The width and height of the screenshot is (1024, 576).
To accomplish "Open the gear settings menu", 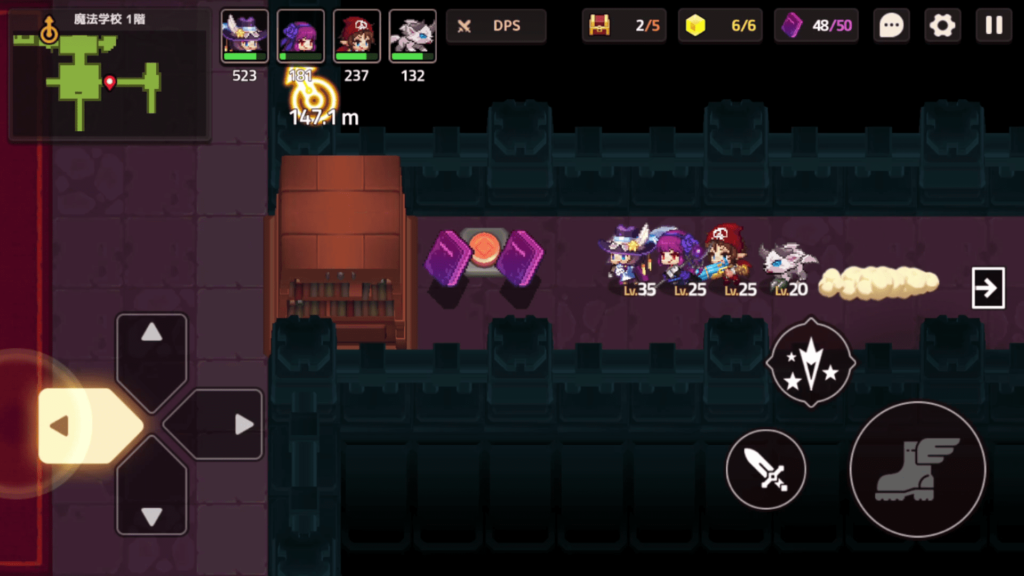I will 942,26.
